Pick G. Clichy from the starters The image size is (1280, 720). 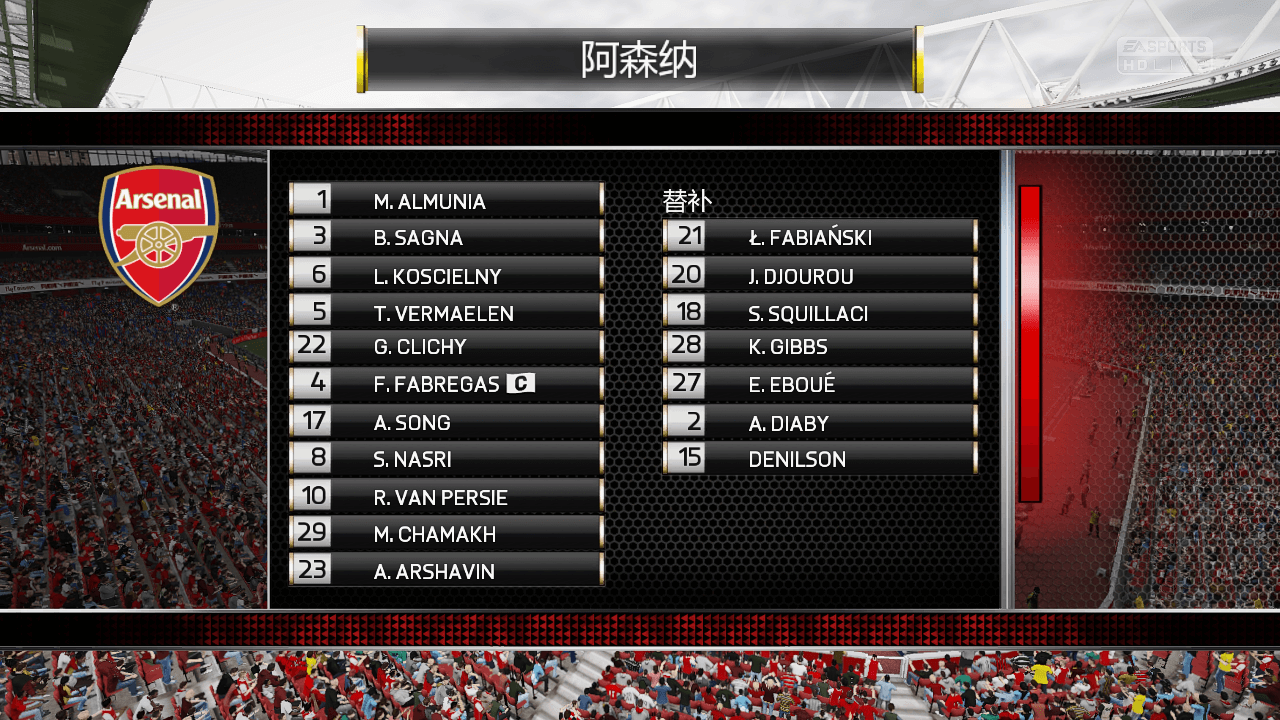click(446, 347)
